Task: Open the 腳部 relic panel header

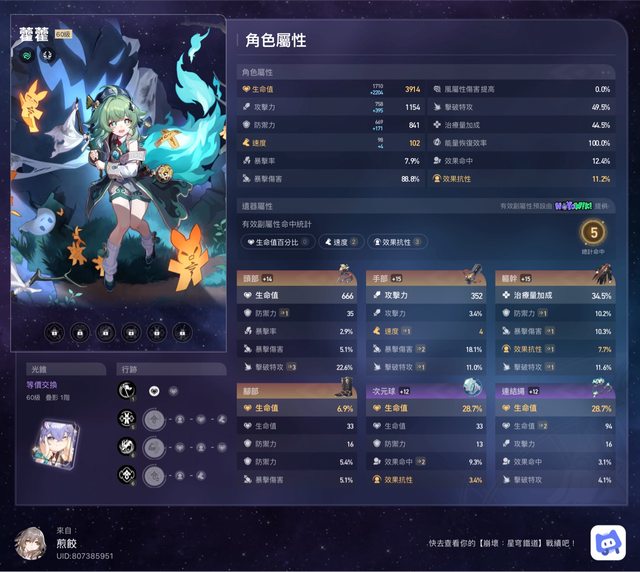Action: coord(297,391)
